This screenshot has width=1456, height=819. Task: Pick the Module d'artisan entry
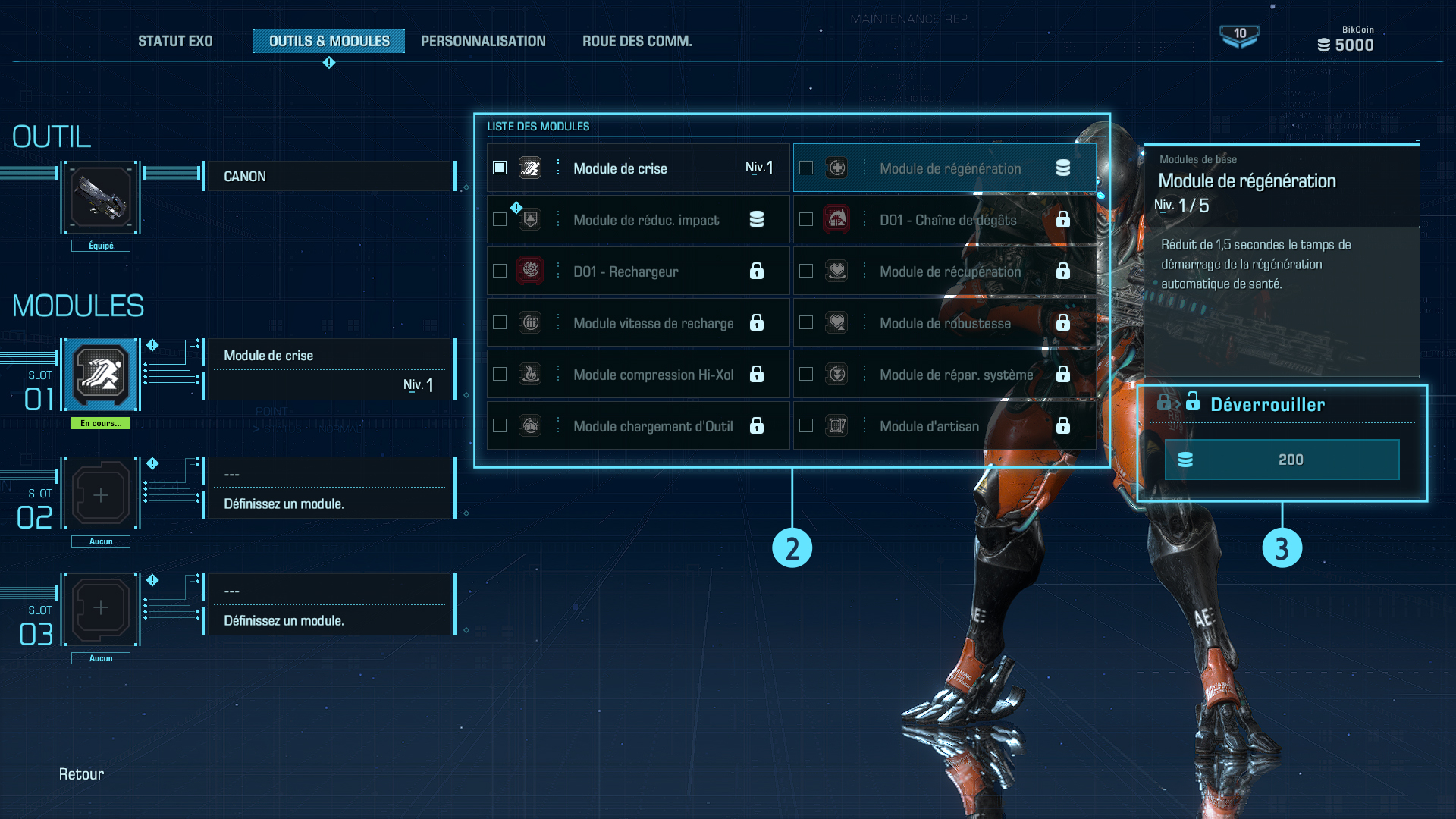[943, 426]
